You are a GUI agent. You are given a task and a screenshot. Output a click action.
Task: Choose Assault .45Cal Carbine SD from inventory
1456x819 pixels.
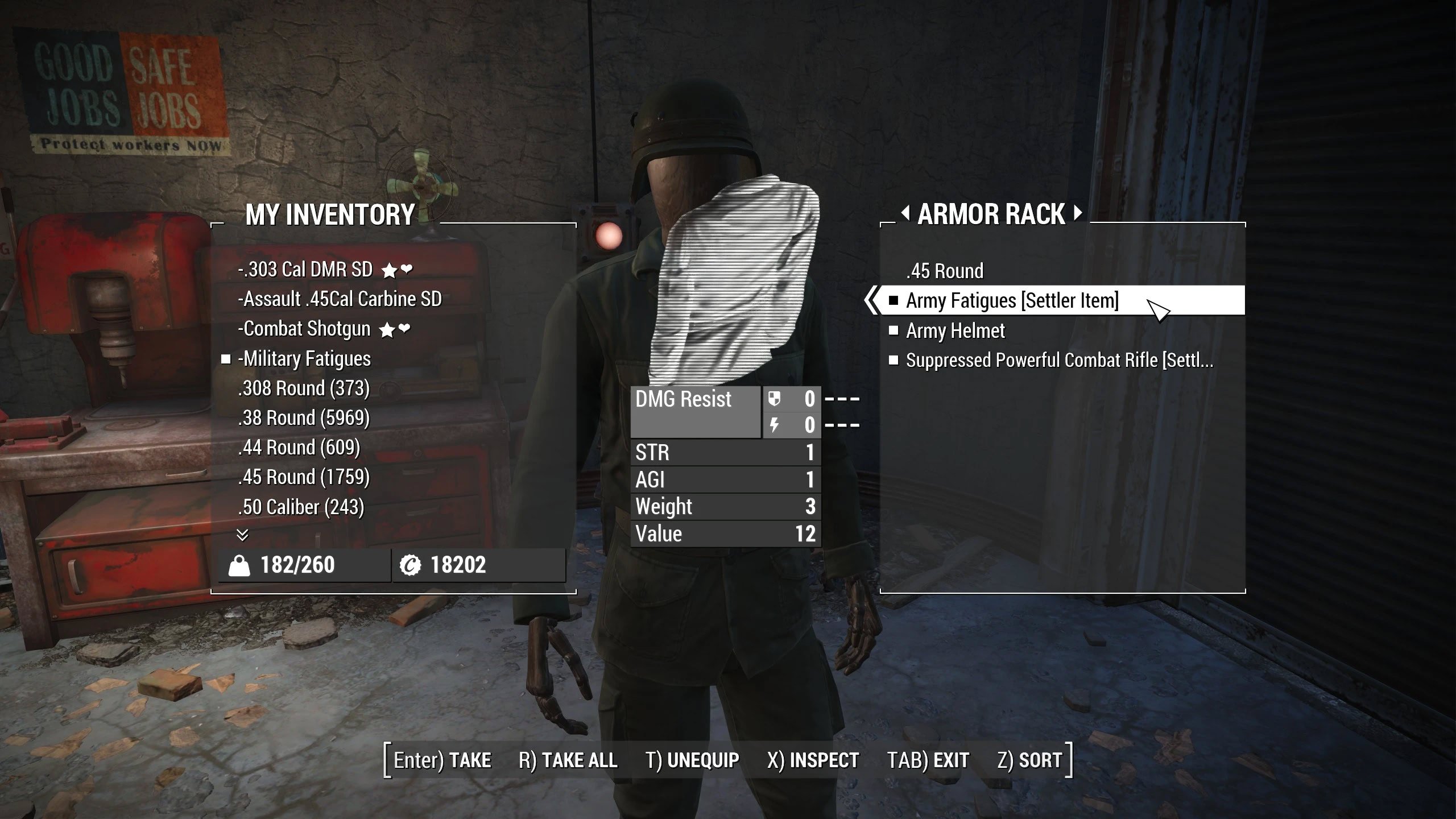[340, 299]
